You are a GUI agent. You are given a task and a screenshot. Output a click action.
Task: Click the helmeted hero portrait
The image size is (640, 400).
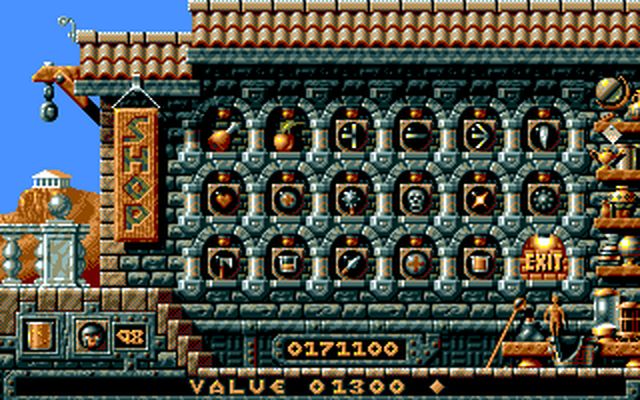click(x=90, y=335)
